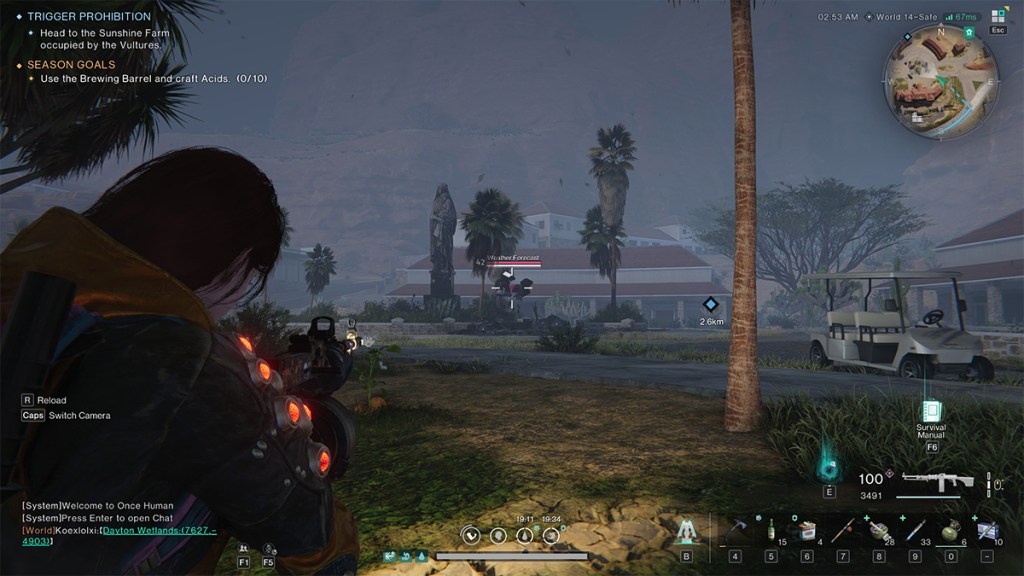Use the herbal medicine bowl item
Image resolution: width=1024 pixels, height=576 pixels.
[878, 528]
